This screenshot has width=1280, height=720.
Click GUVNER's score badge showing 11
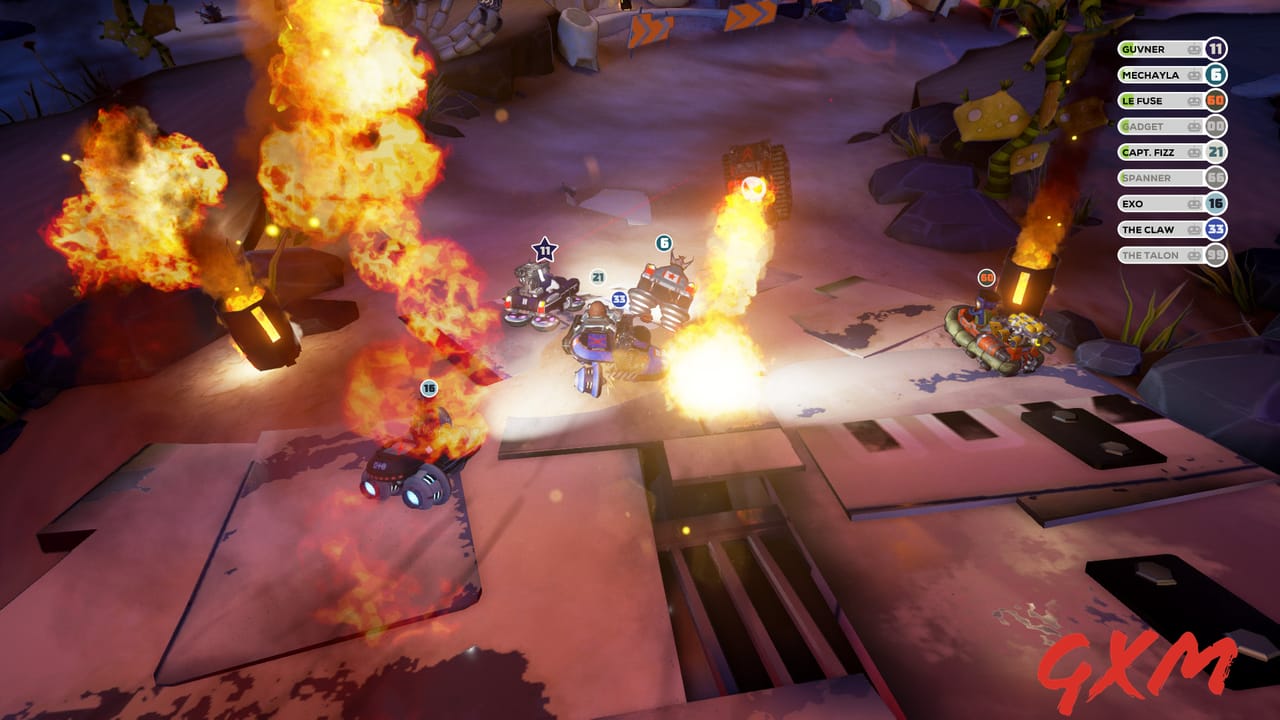click(x=1215, y=49)
